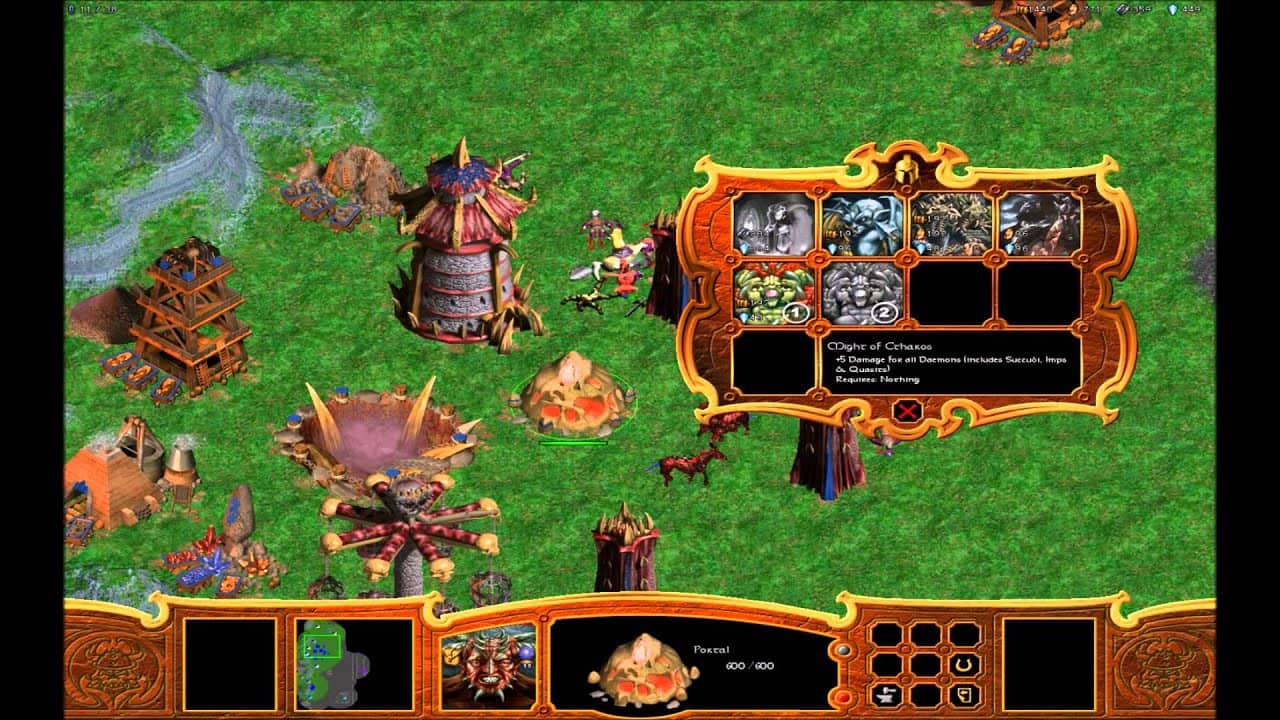Click the grey orb button

843,649
